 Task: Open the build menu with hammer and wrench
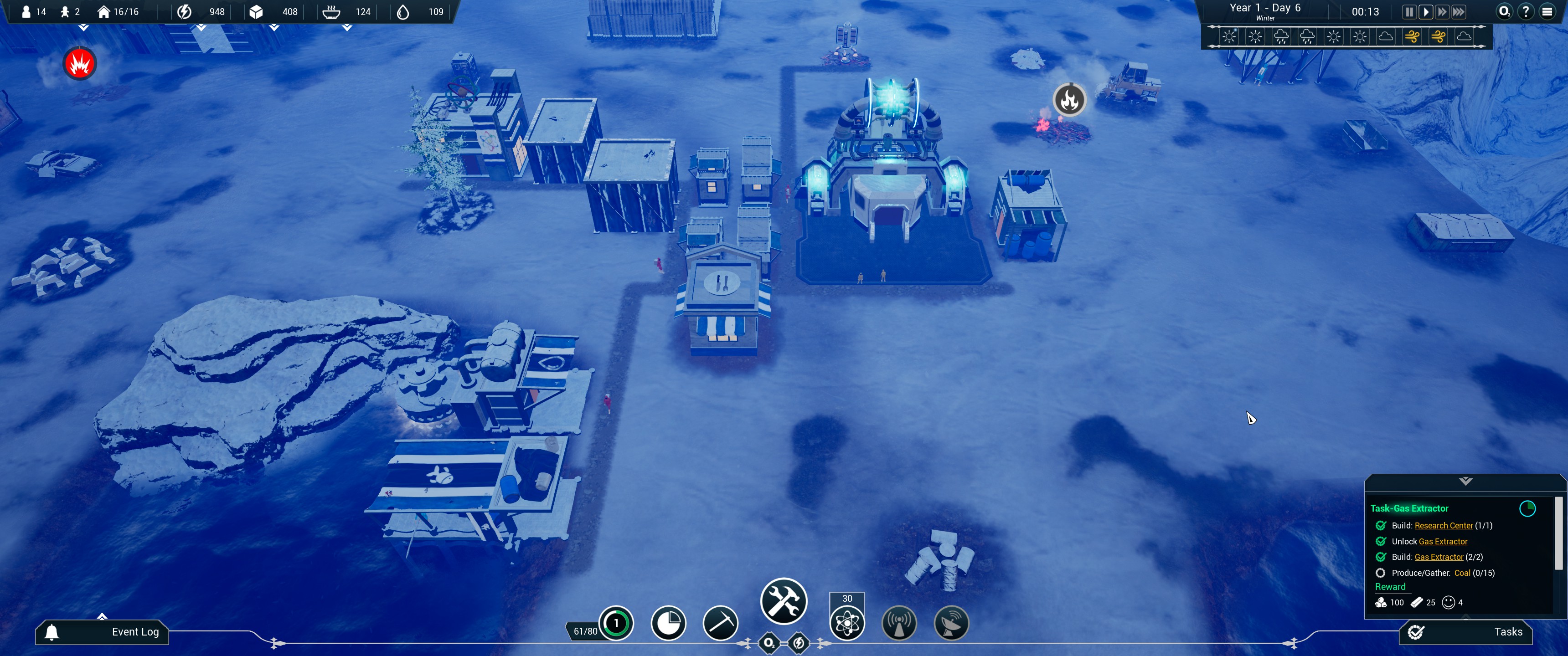[784, 601]
